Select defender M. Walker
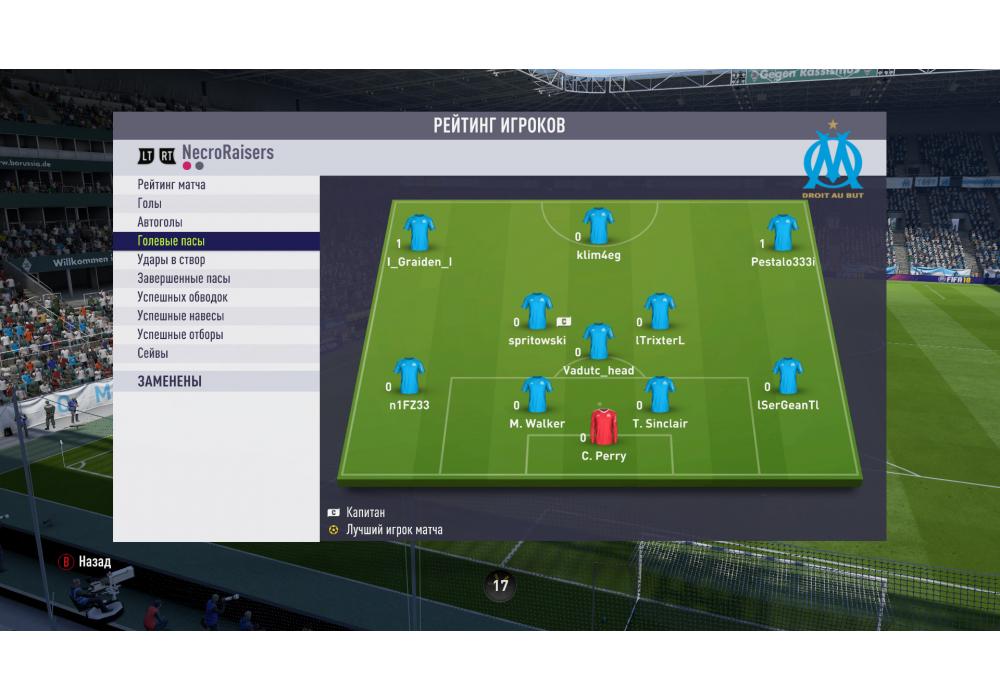1000x700 pixels. [537, 396]
